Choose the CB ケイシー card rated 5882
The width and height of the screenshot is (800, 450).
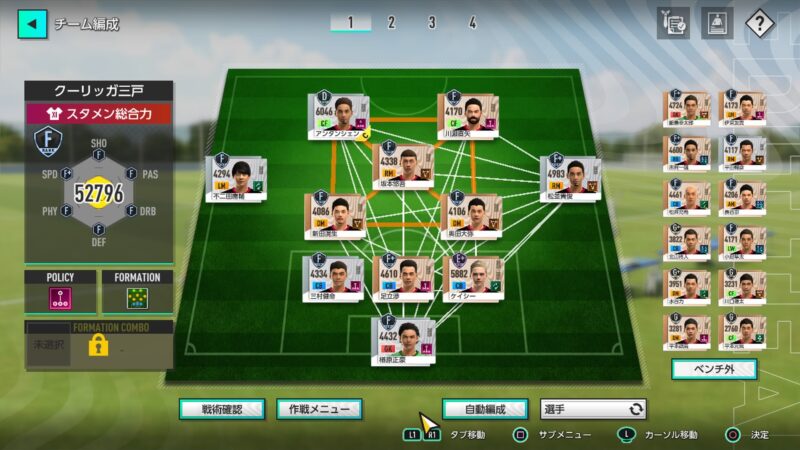(x=472, y=278)
